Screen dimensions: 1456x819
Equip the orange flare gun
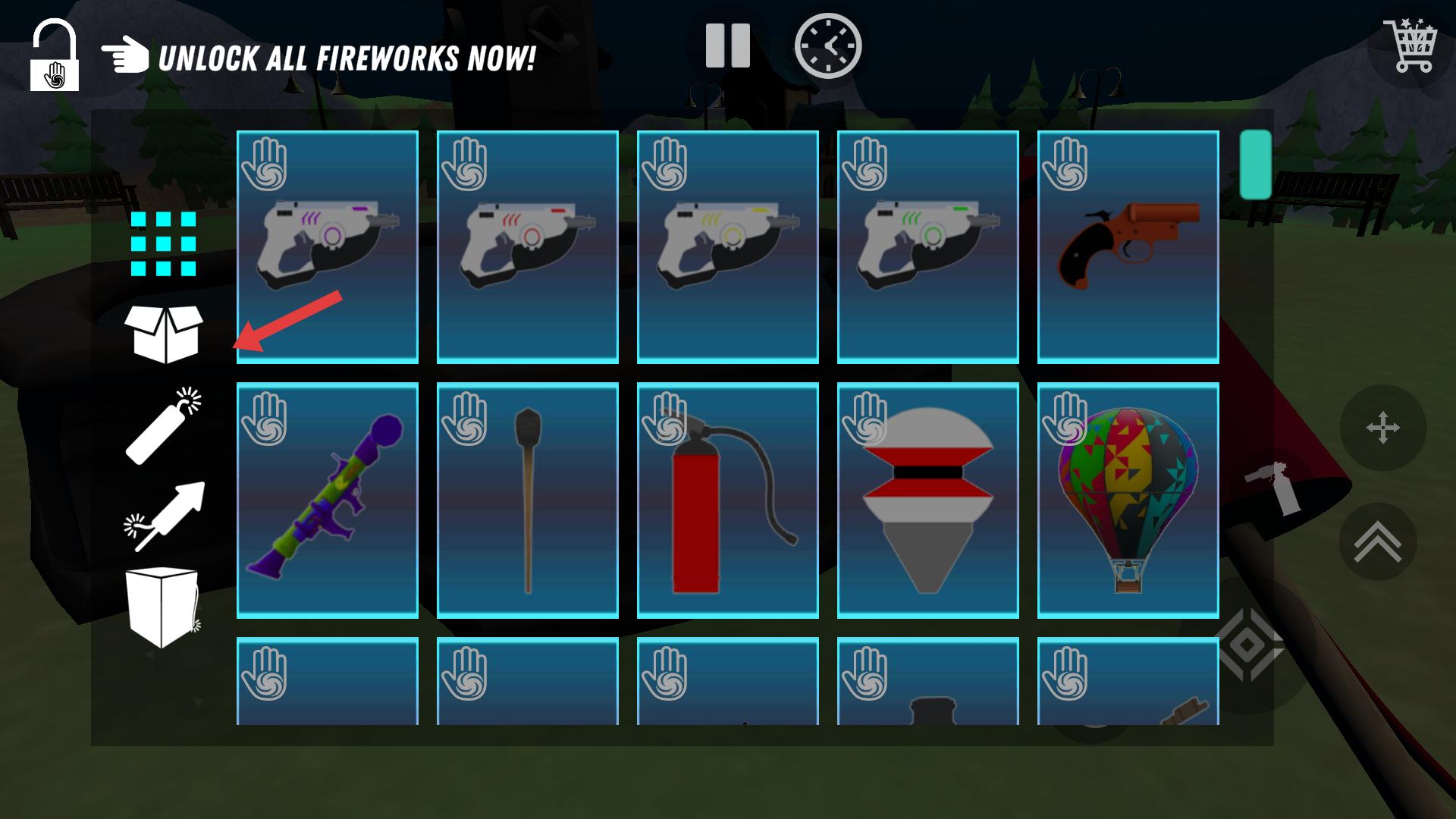coord(1128,246)
